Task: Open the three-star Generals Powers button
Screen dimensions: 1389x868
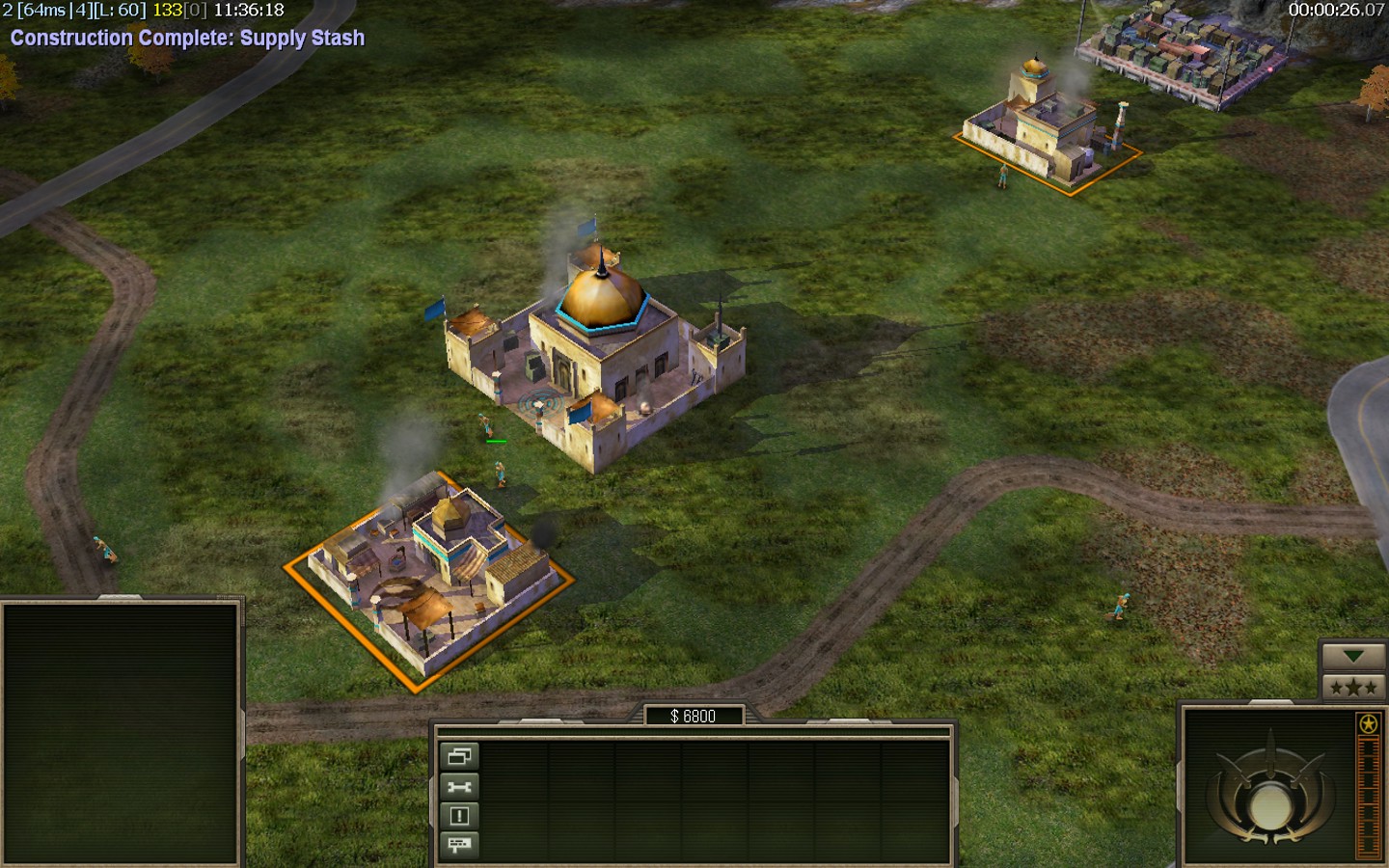Action: (1352, 687)
